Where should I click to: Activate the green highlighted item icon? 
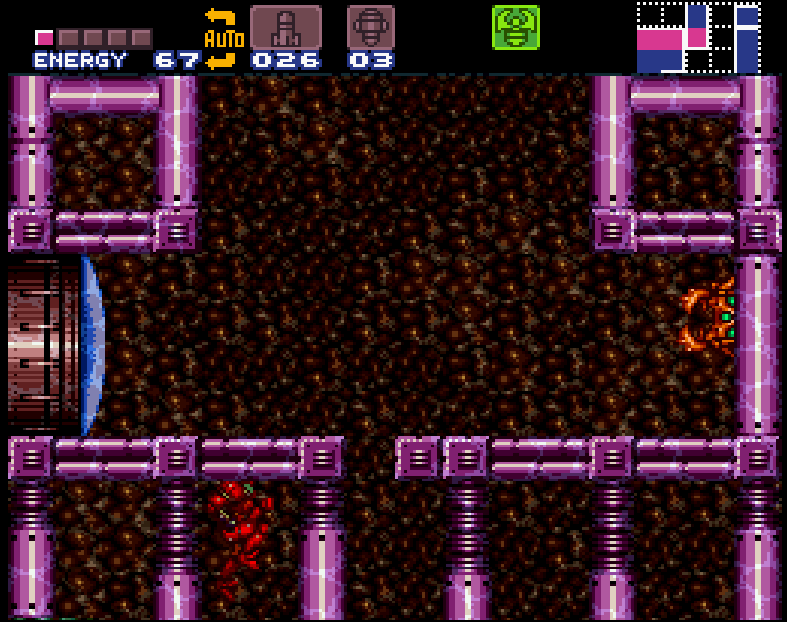coord(515,27)
